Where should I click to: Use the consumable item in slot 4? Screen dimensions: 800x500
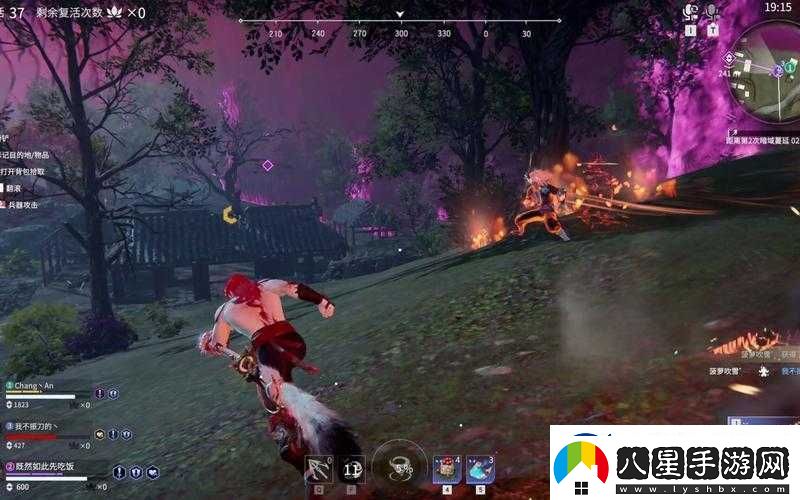(446, 467)
